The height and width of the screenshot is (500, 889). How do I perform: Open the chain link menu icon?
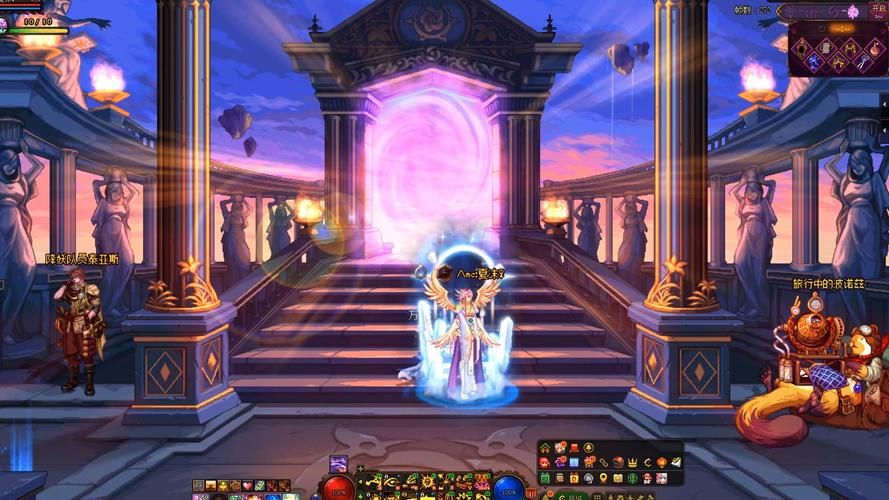coord(603,463)
